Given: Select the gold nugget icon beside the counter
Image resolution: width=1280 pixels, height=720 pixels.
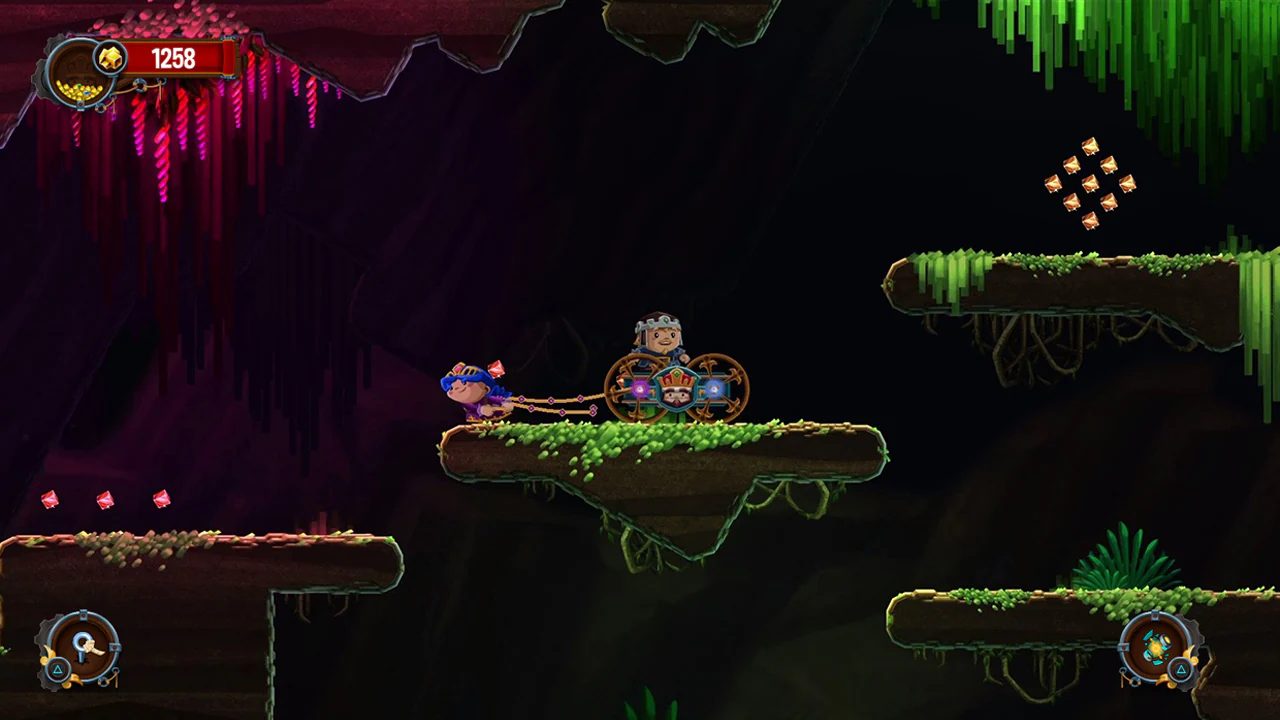Looking at the screenshot, I should [x=112, y=58].
